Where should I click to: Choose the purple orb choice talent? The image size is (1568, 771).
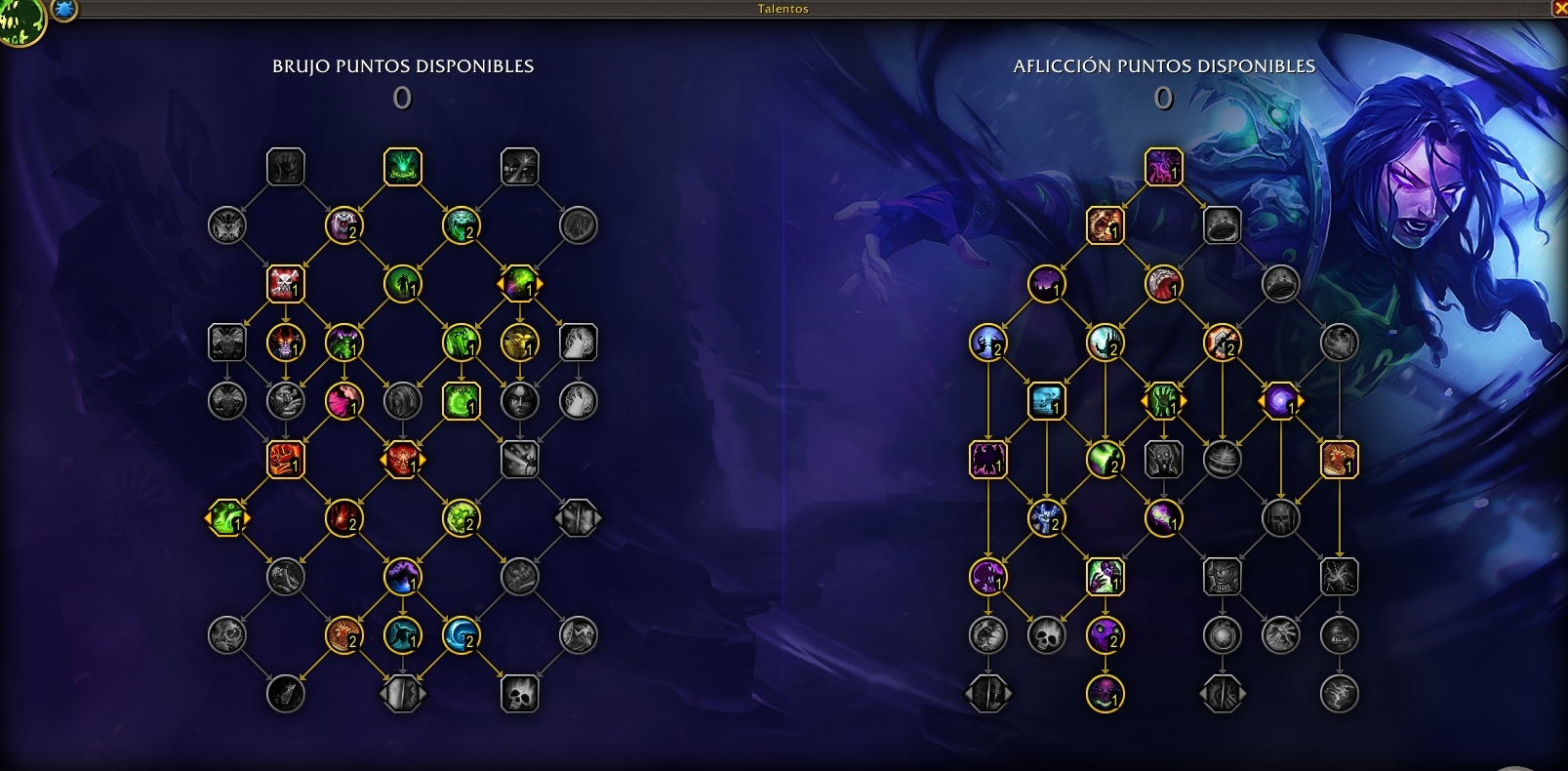coord(1280,401)
